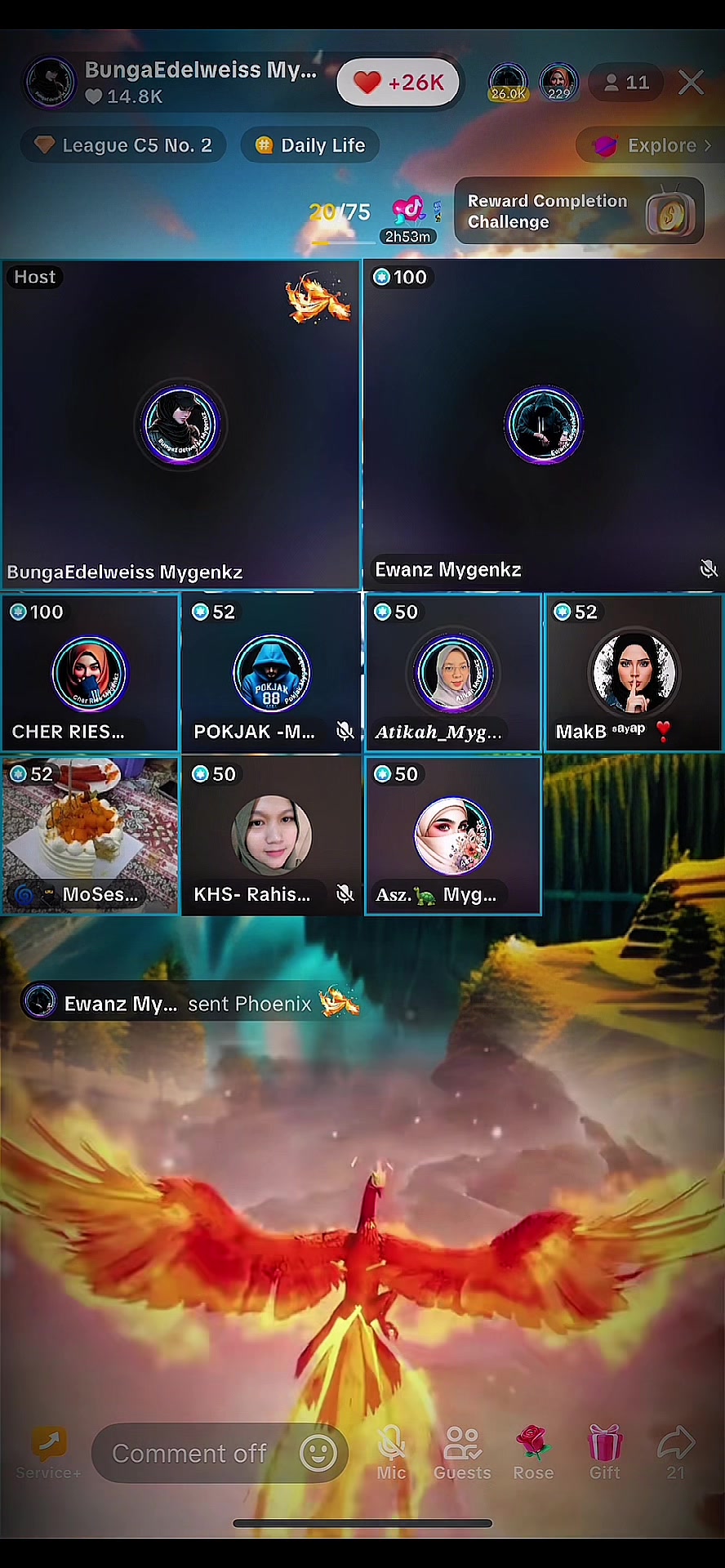The width and height of the screenshot is (725, 1568).
Task: Open the emoji picker smiley face
Action: pyautogui.click(x=318, y=1453)
